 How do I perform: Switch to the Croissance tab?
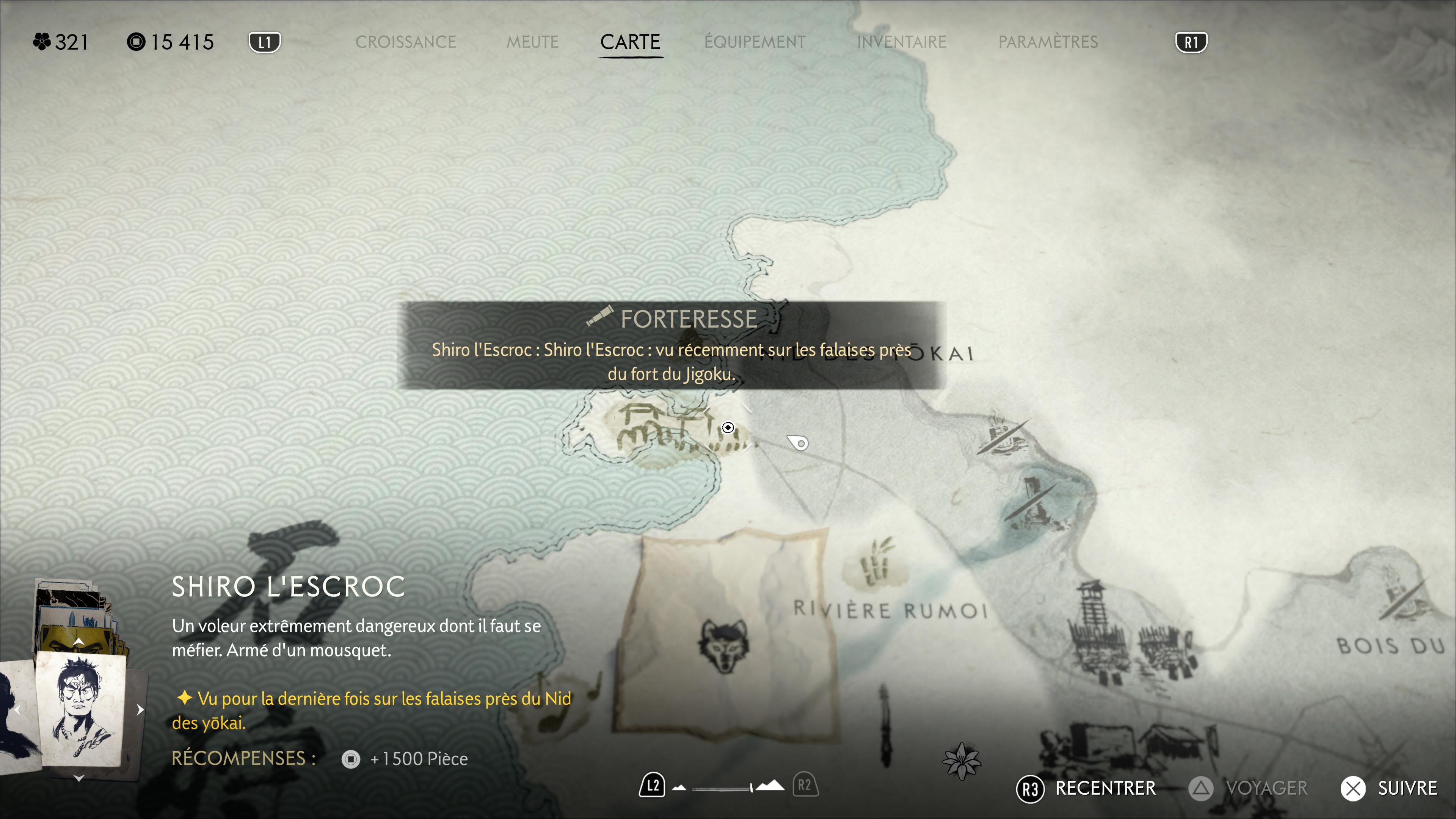pos(405,42)
